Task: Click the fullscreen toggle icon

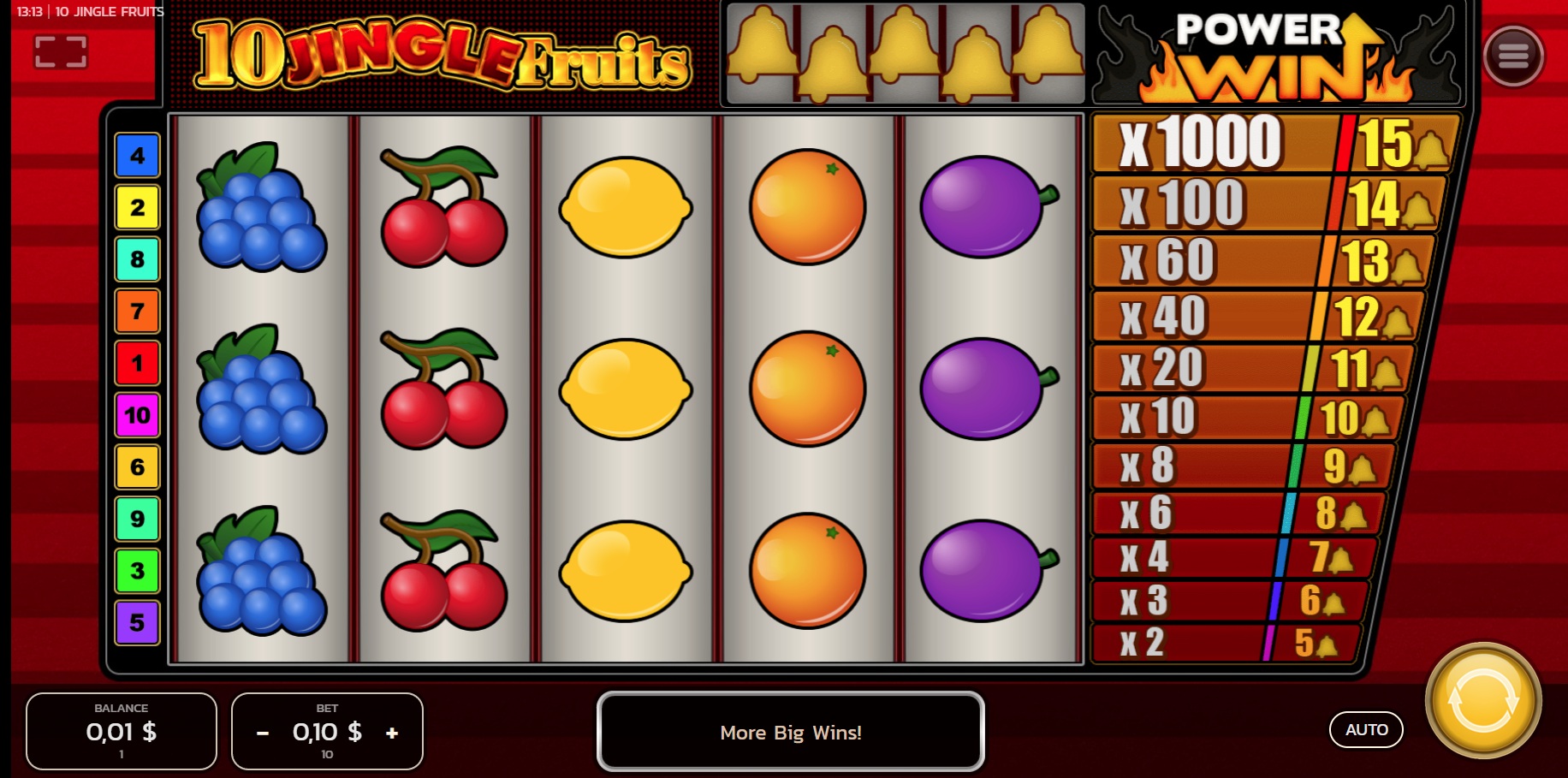Action: 62,51
